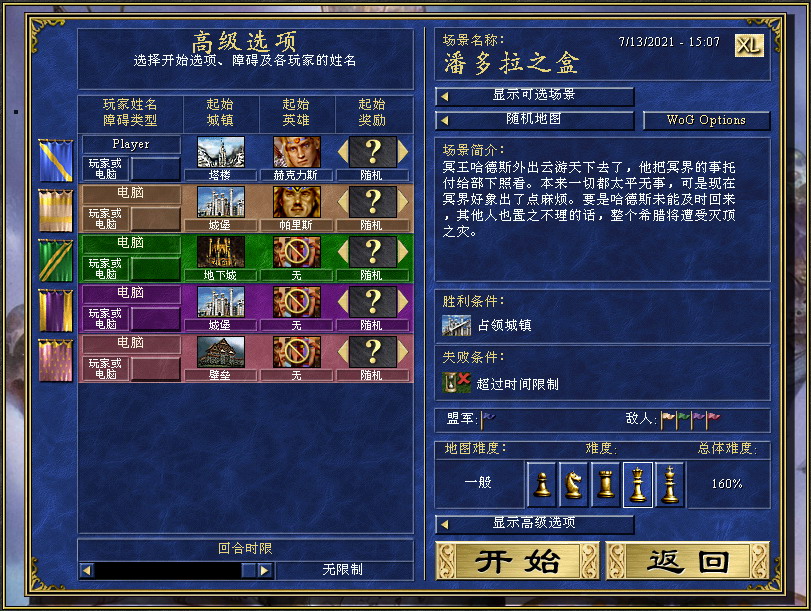
Task: Choose the random map (随机地图) option
Action: tap(535, 120)
